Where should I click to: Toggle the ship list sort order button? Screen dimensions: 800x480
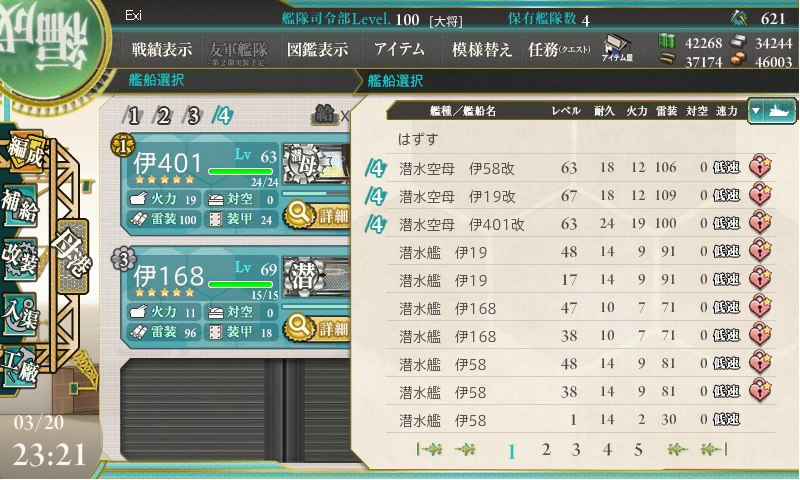(x=771, y=110)
